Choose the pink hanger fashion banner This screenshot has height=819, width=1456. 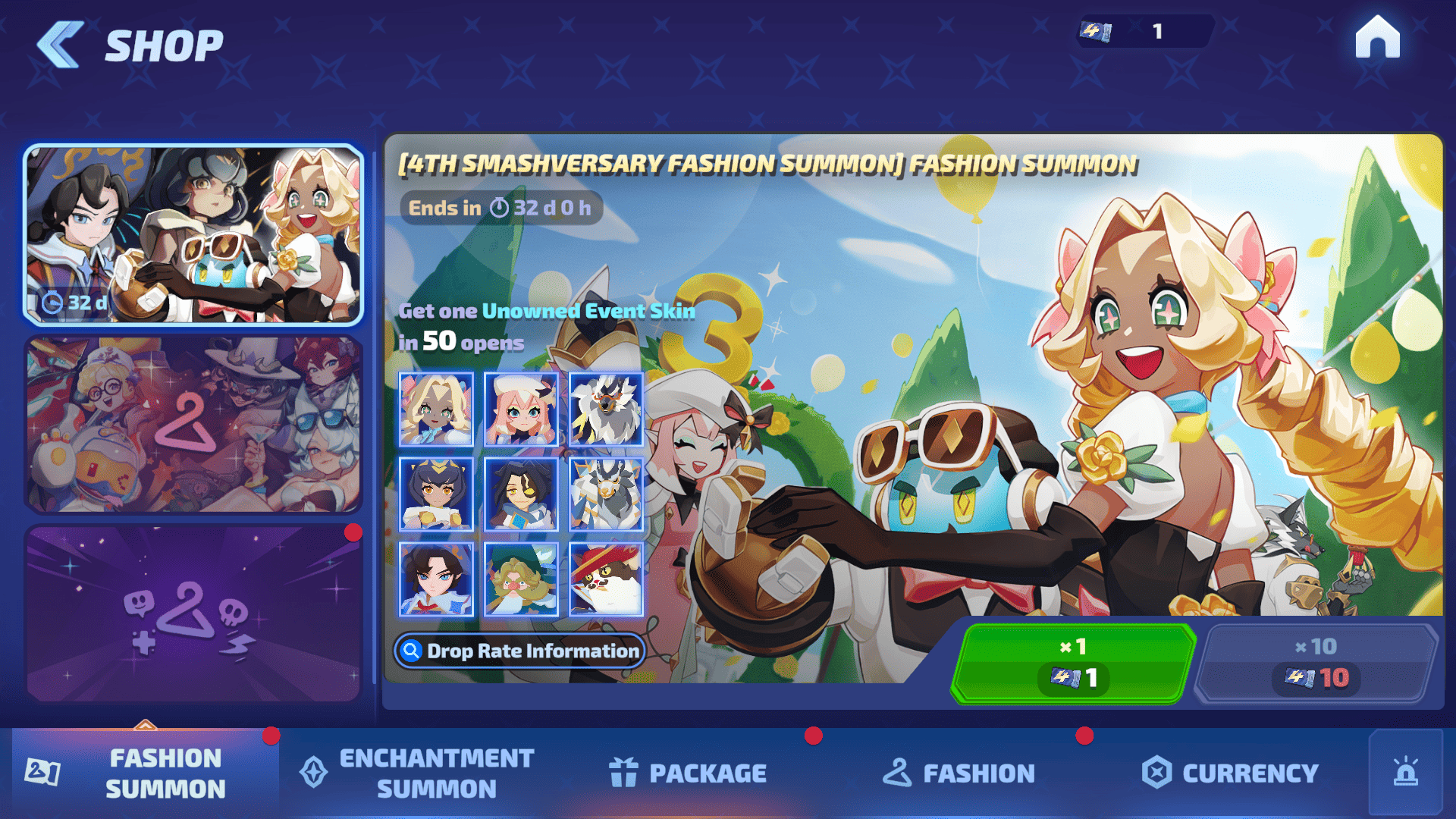193,425
